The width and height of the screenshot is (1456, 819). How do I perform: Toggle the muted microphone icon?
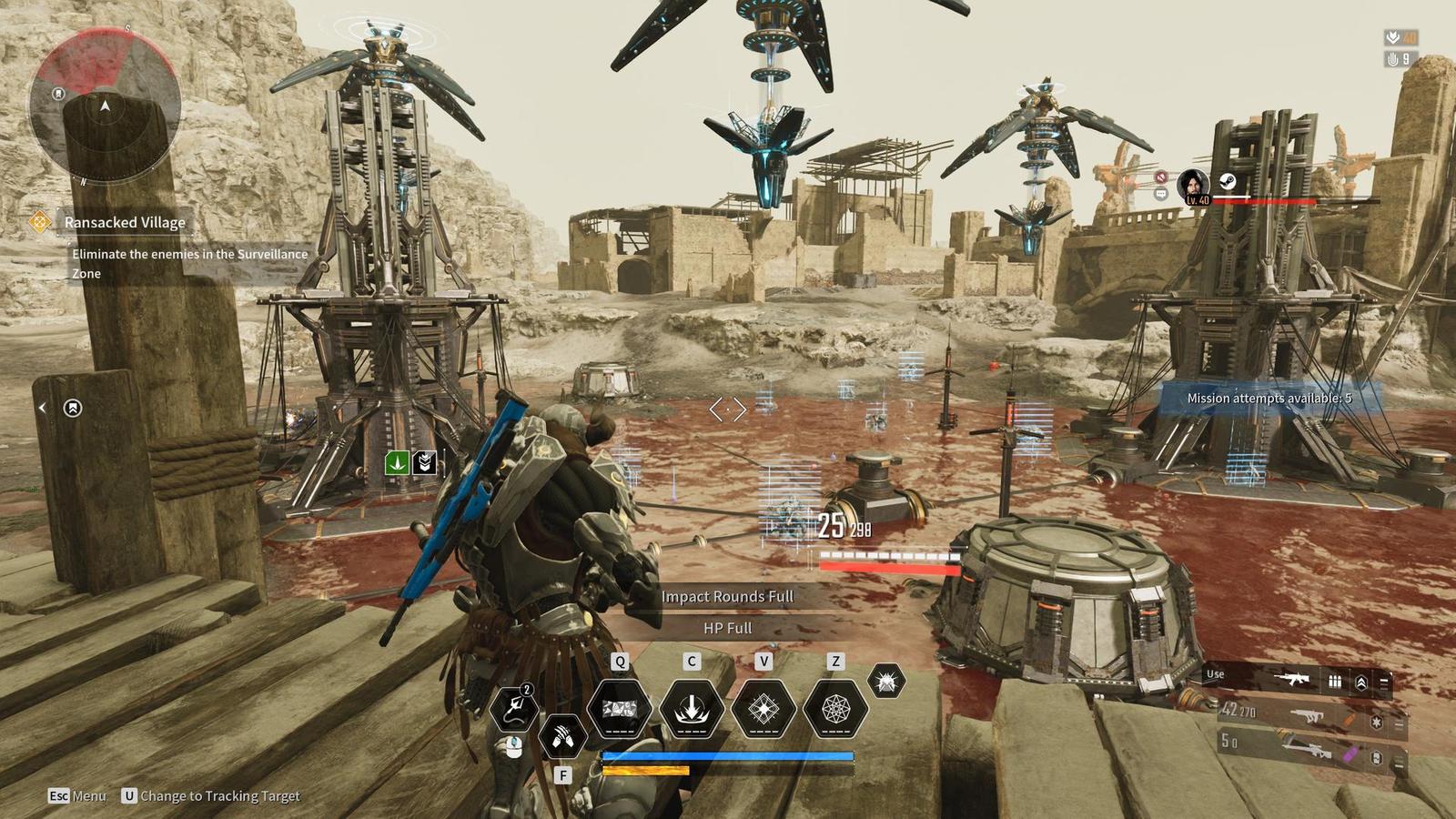(1161, 177)
